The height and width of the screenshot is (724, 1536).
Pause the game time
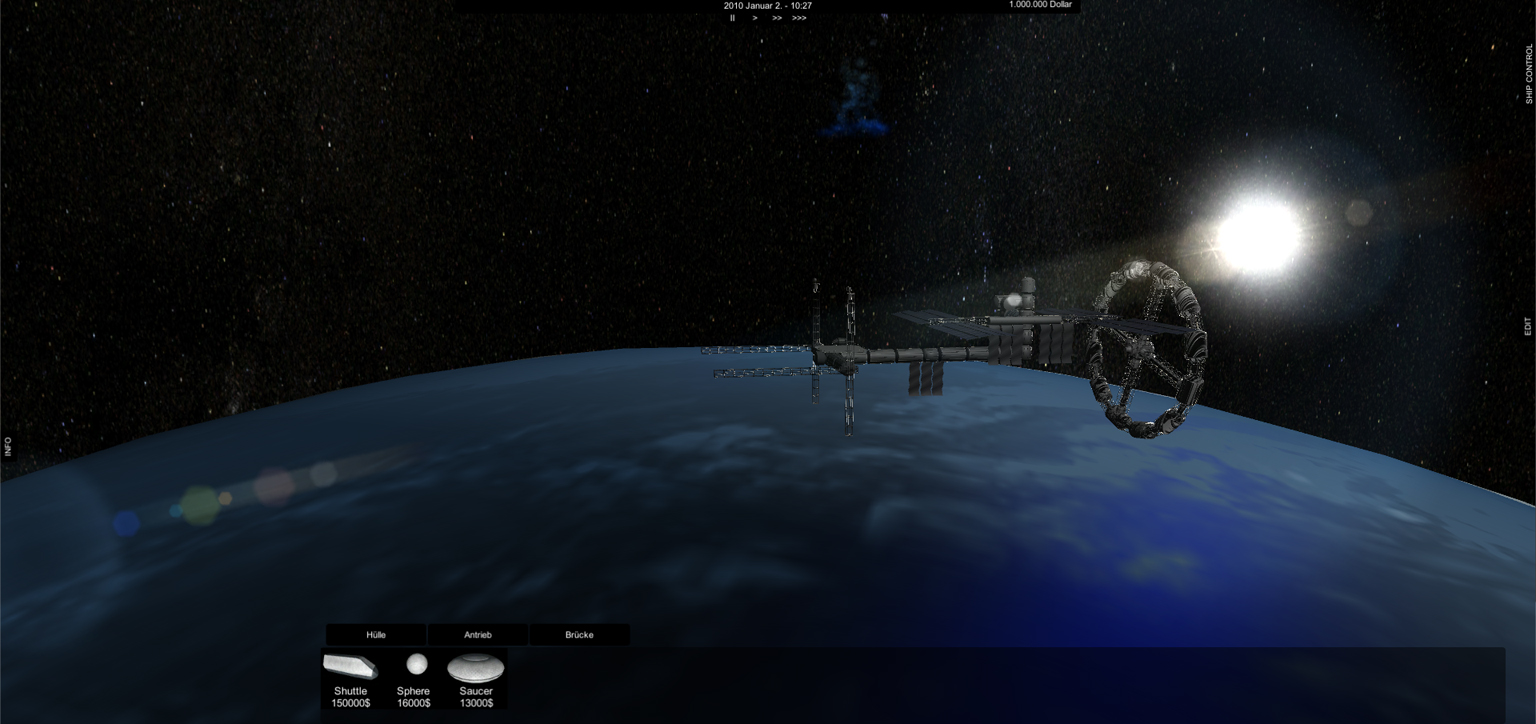732,18
